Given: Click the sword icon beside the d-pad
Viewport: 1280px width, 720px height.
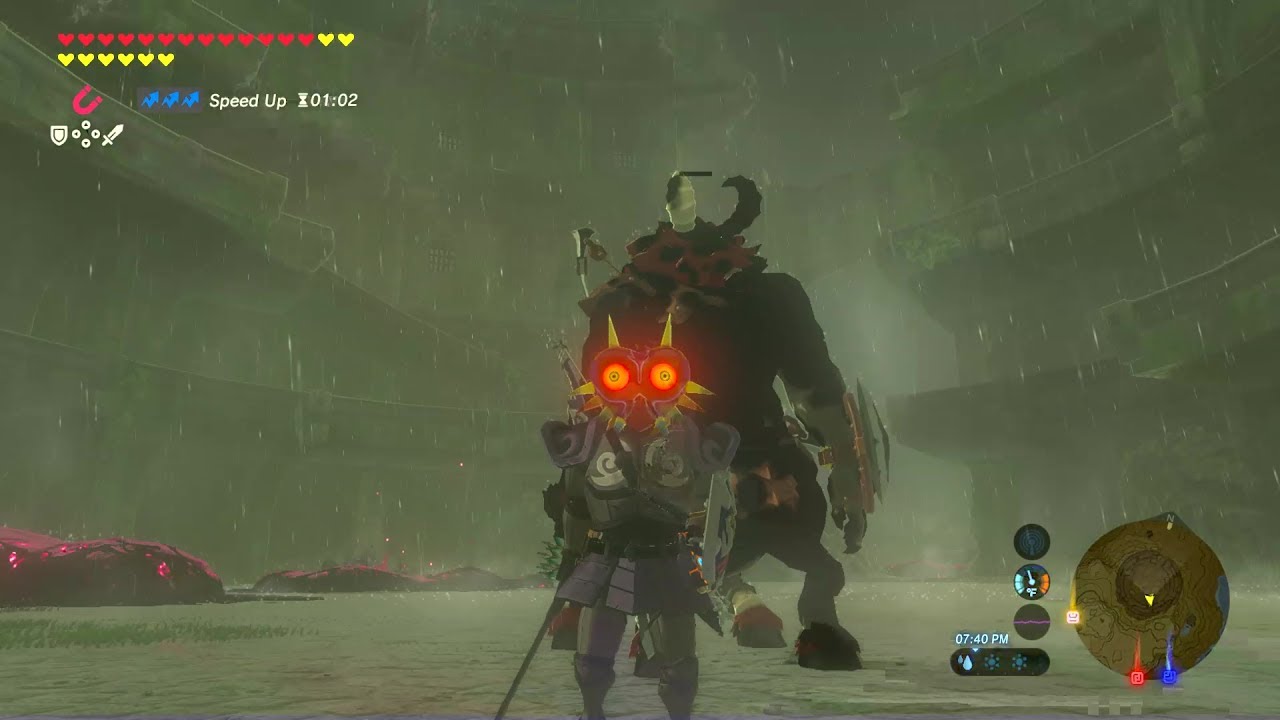Looking at the screenshot, I should 113,134.
